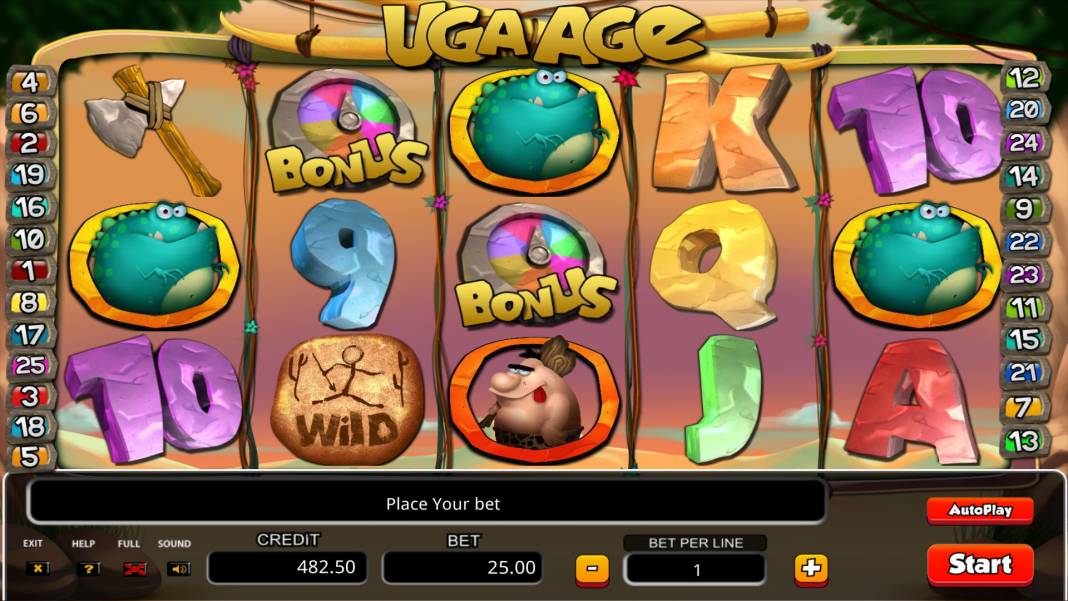
Task: Choose payline number 5 marker
Action: pos(29,456)
